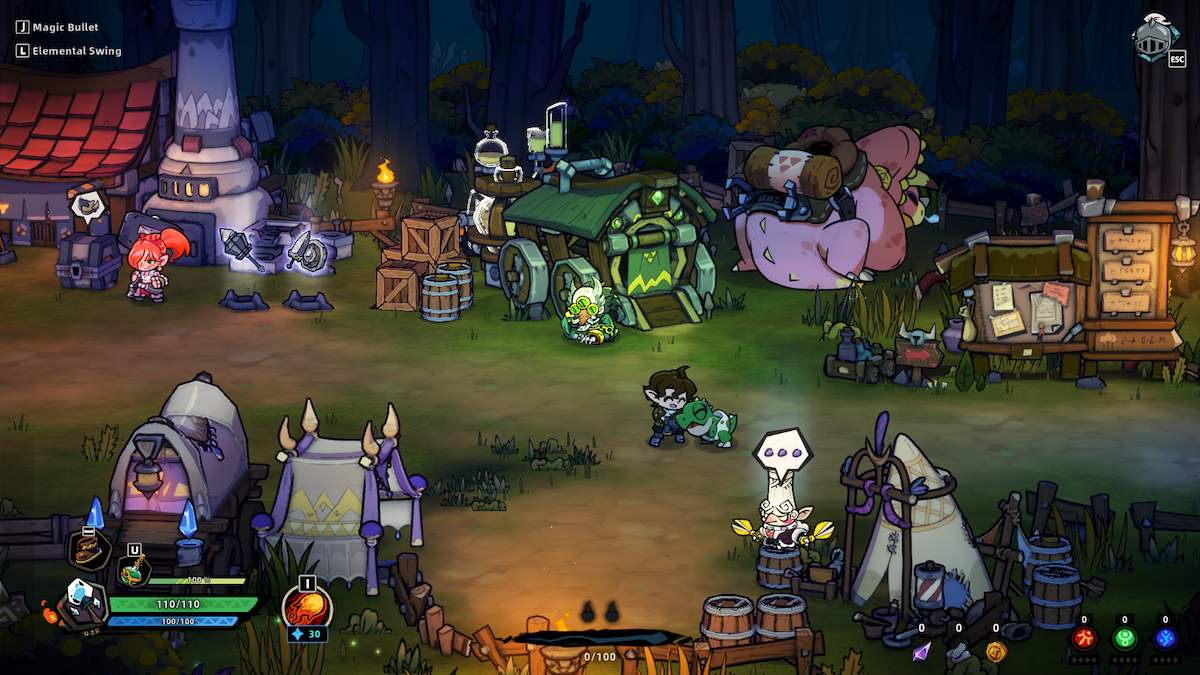Use the green potion flask

pos(134,571)
